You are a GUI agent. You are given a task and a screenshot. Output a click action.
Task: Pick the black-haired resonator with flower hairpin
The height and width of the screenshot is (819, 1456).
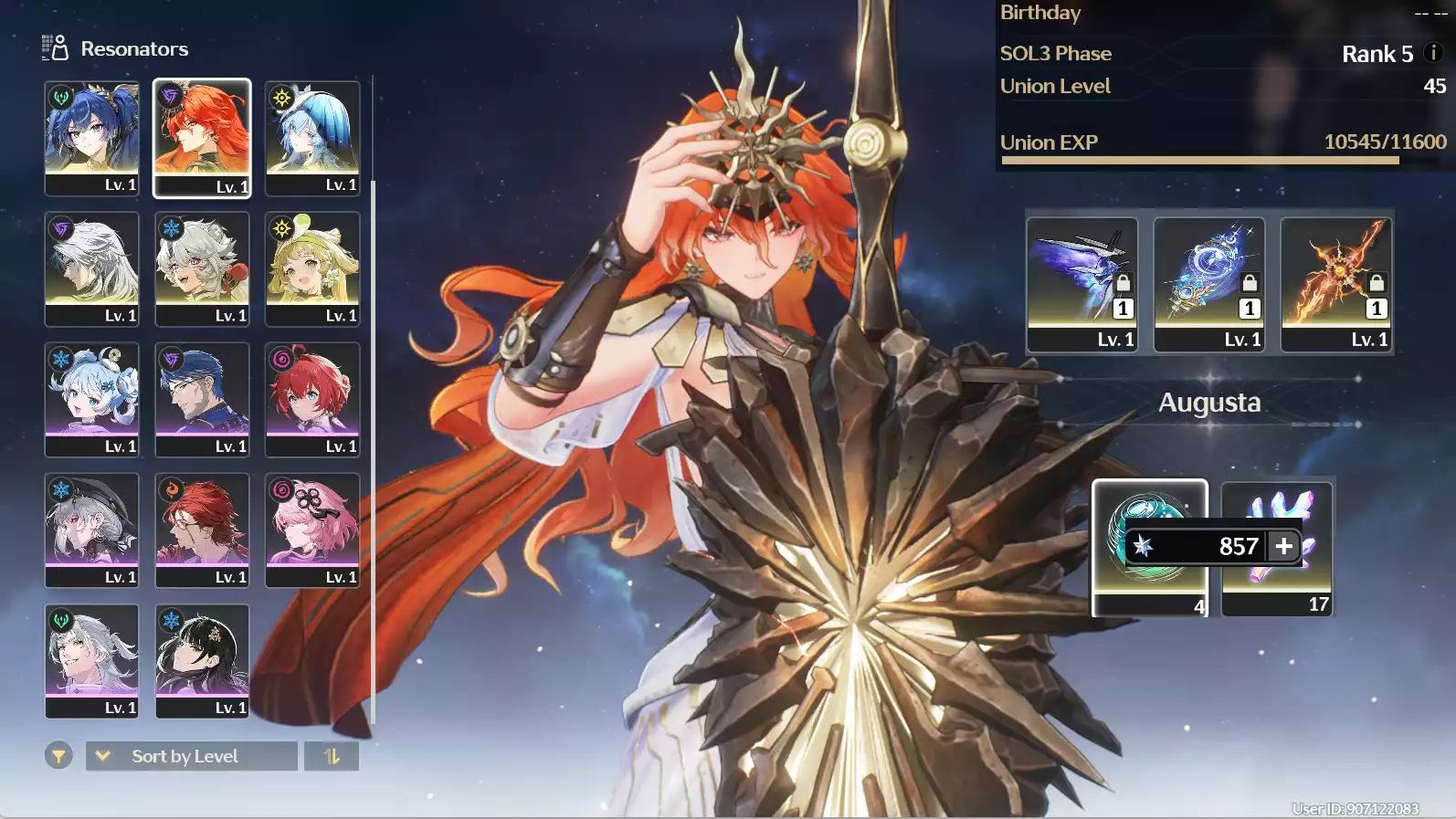point(202,660)
